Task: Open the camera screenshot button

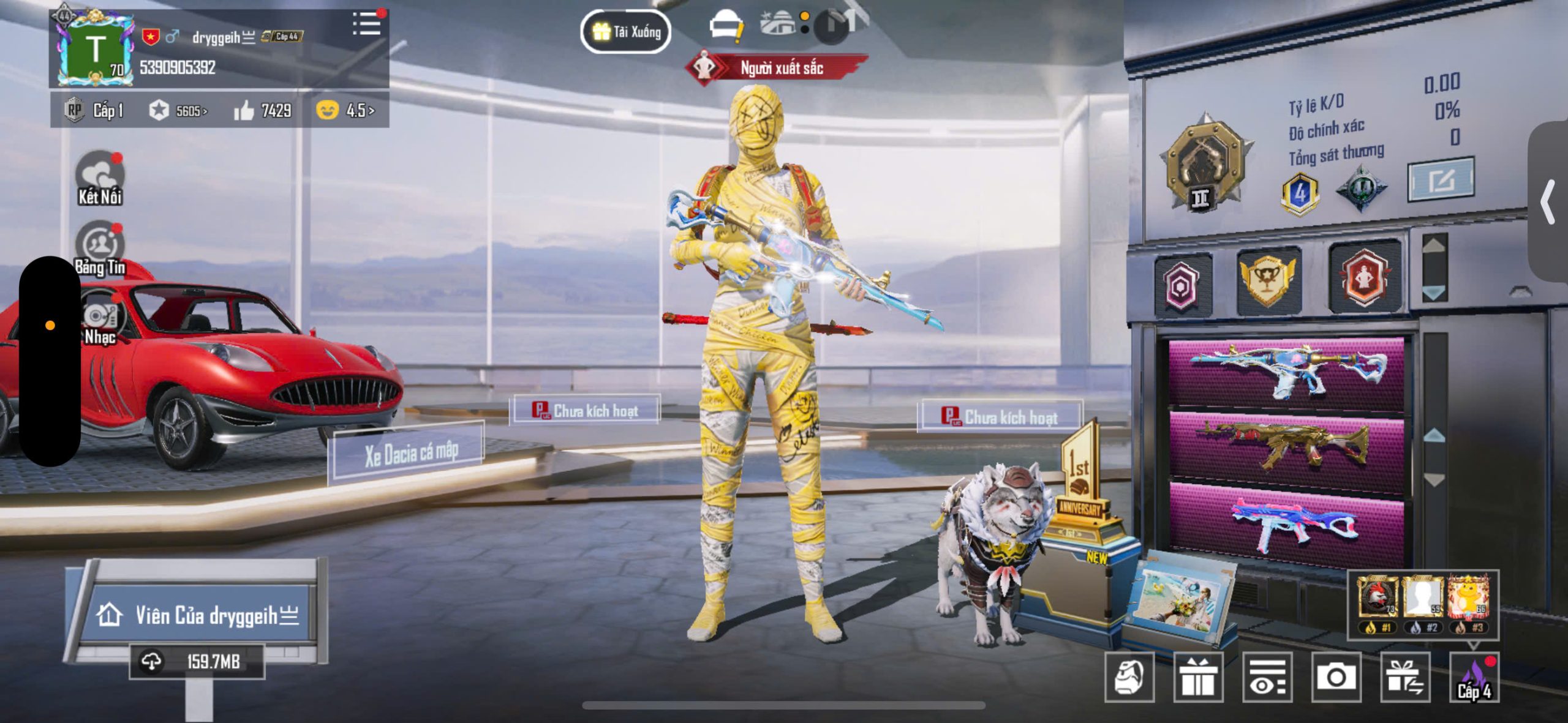Action: click(x=1336, y=676)
